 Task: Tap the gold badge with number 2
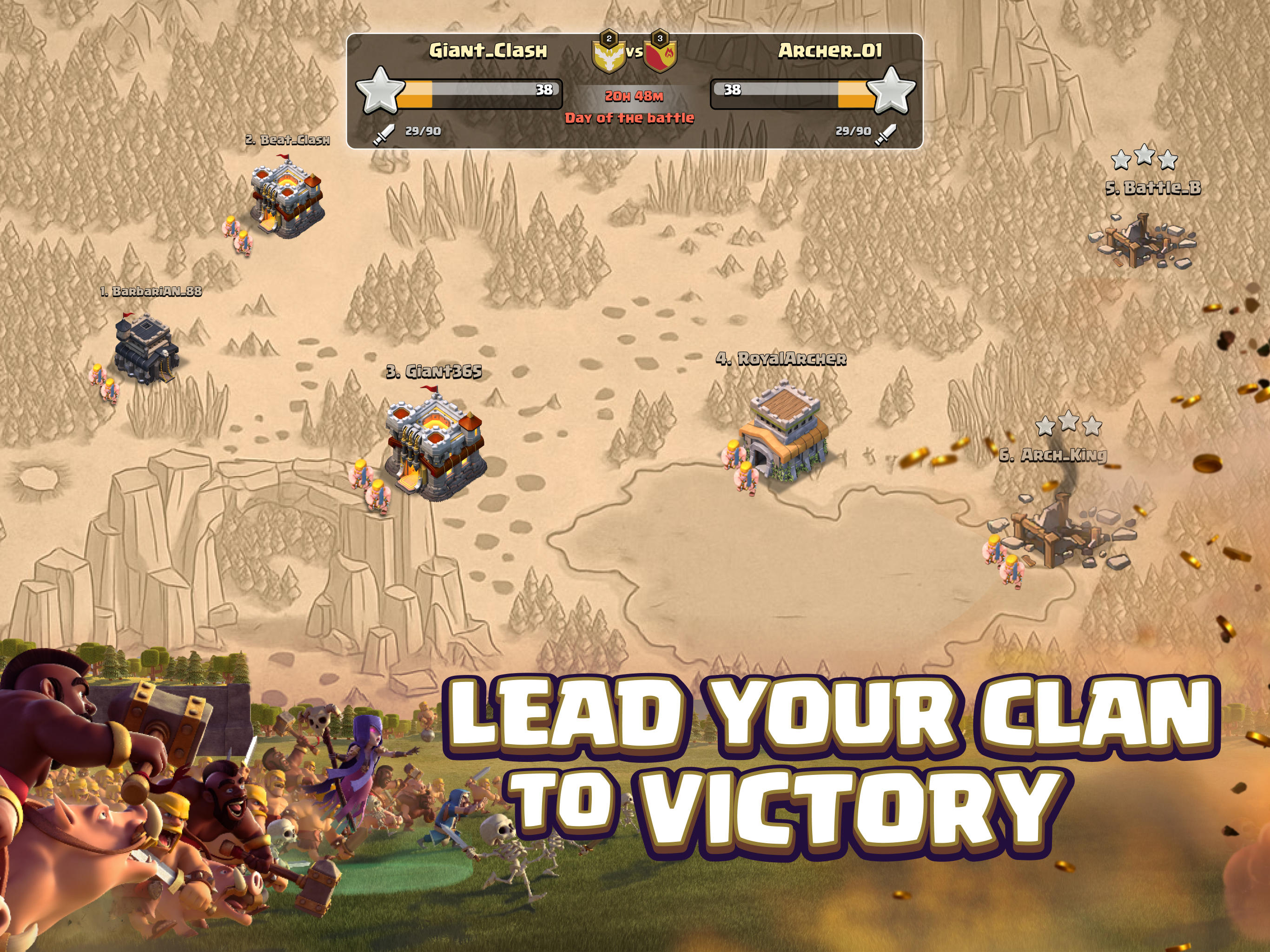coord(609,38)
